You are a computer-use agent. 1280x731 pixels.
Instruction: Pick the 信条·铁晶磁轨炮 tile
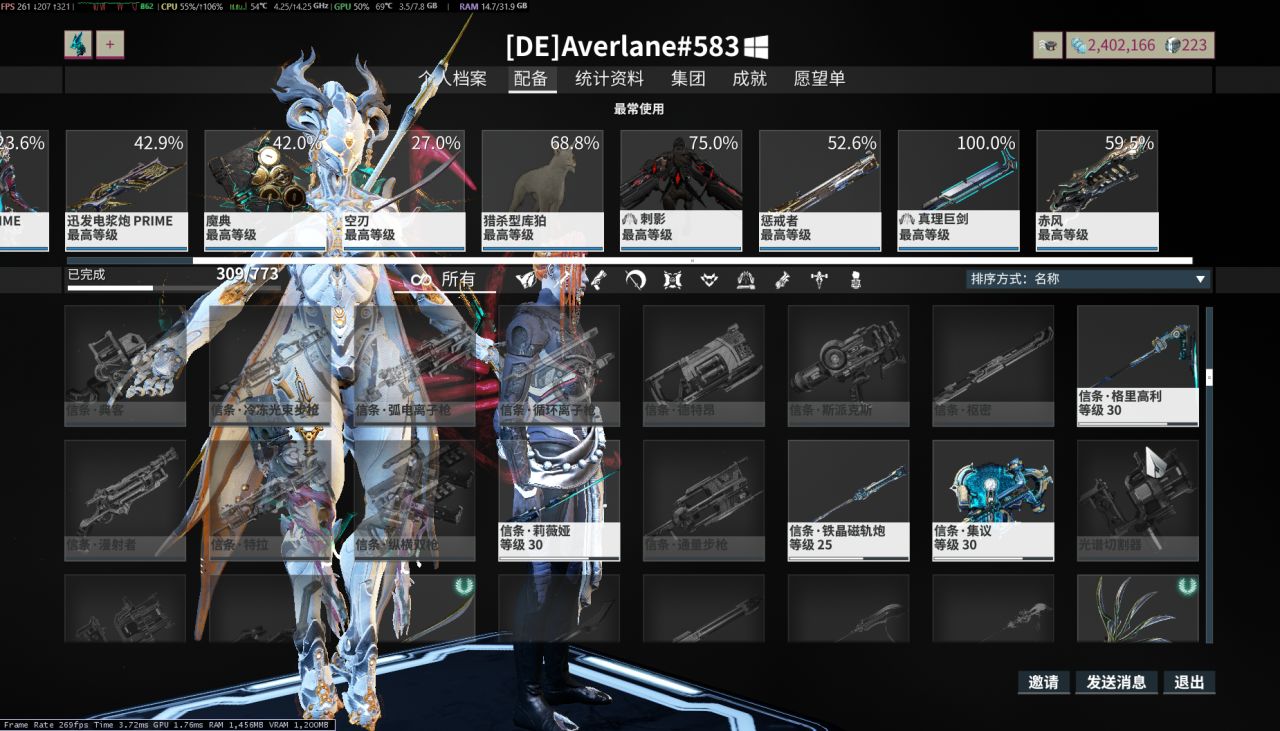click(848, 500)
